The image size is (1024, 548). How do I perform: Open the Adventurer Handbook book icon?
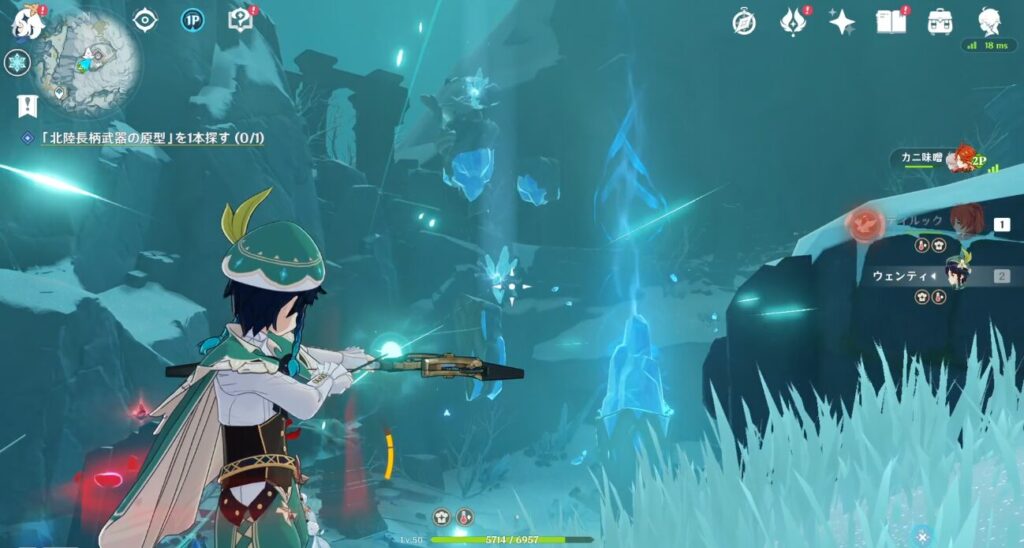890,22
